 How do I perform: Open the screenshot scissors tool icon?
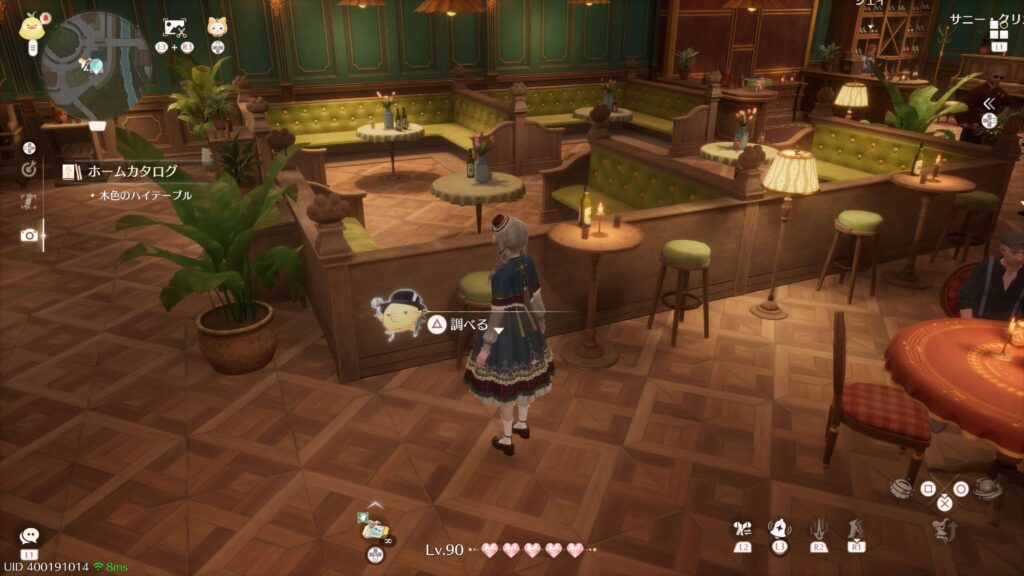(x=175, y=28)
